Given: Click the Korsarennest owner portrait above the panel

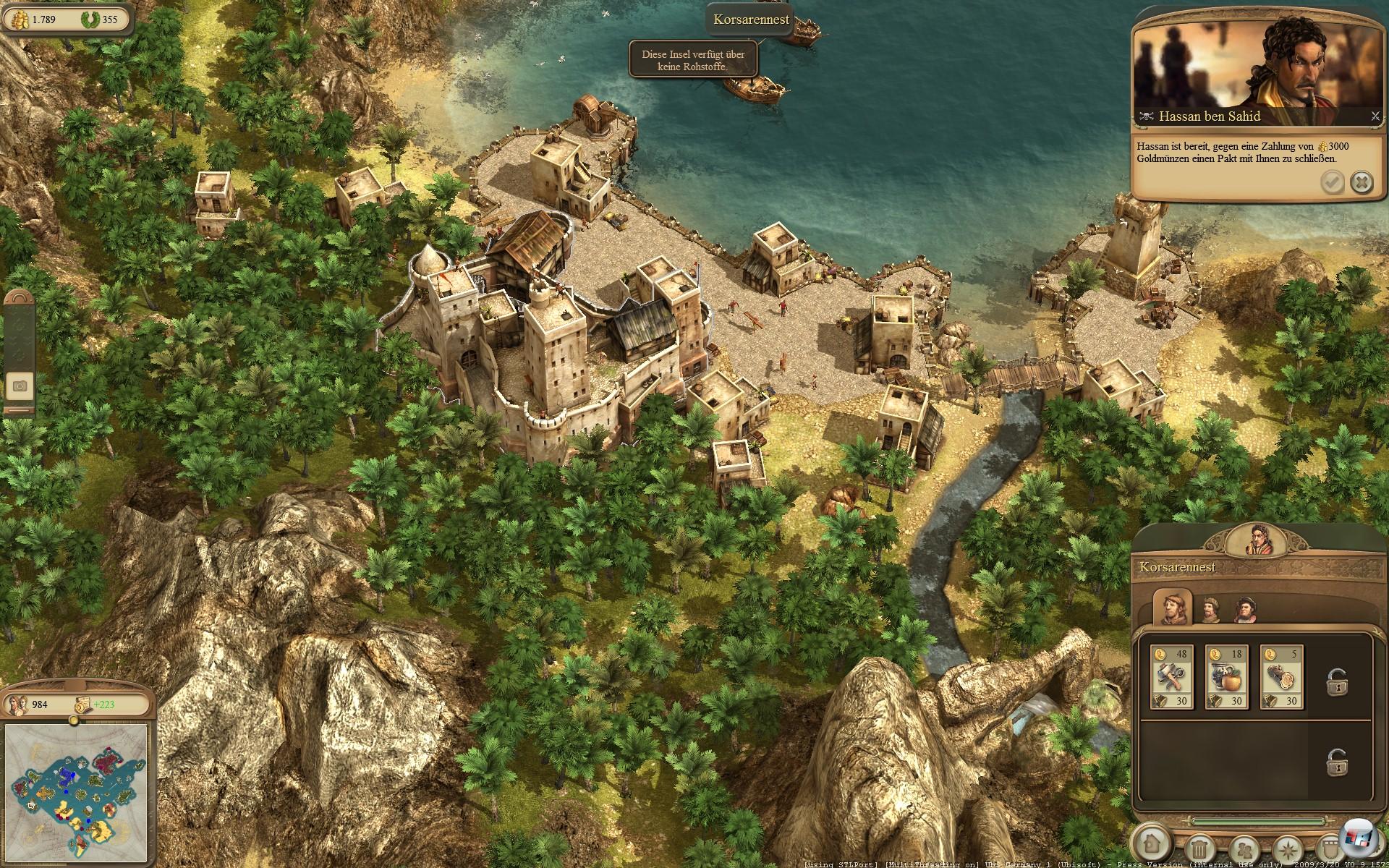Looking at the screenshot, I should pyautogui.click(x=1258, y=540).
